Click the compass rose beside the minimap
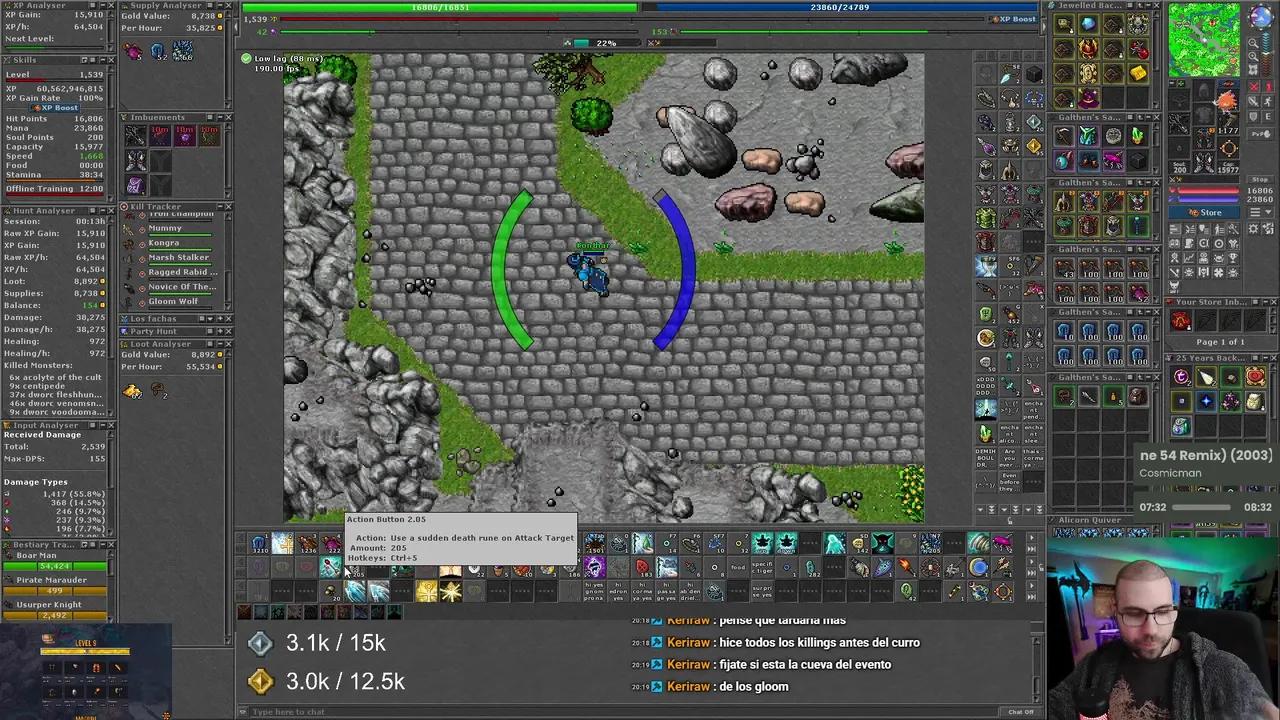The height and width of the screenshot is (720, 1280). pyautogui.click(x=1260, y=17)
